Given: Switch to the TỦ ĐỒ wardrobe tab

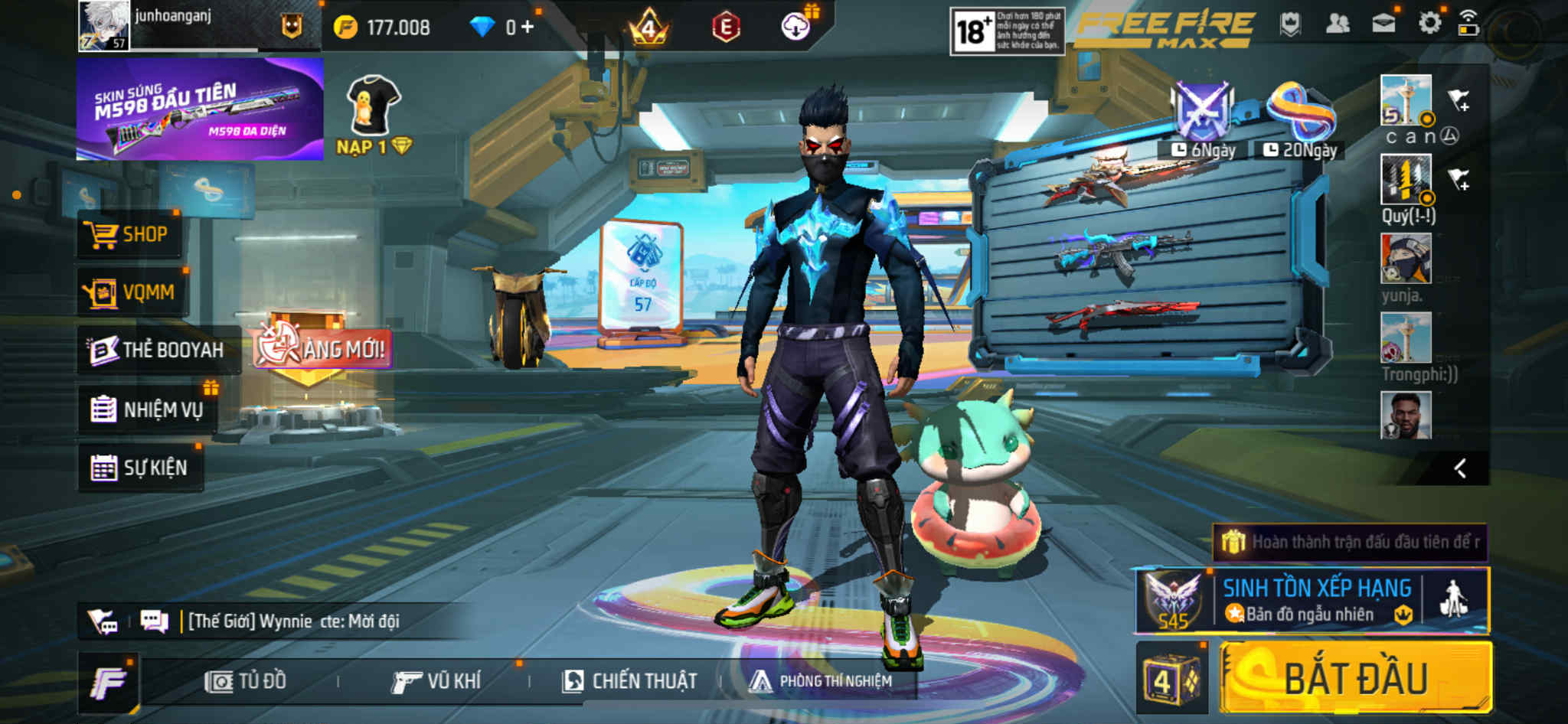Looking at the screenshot, I should 247,681.
